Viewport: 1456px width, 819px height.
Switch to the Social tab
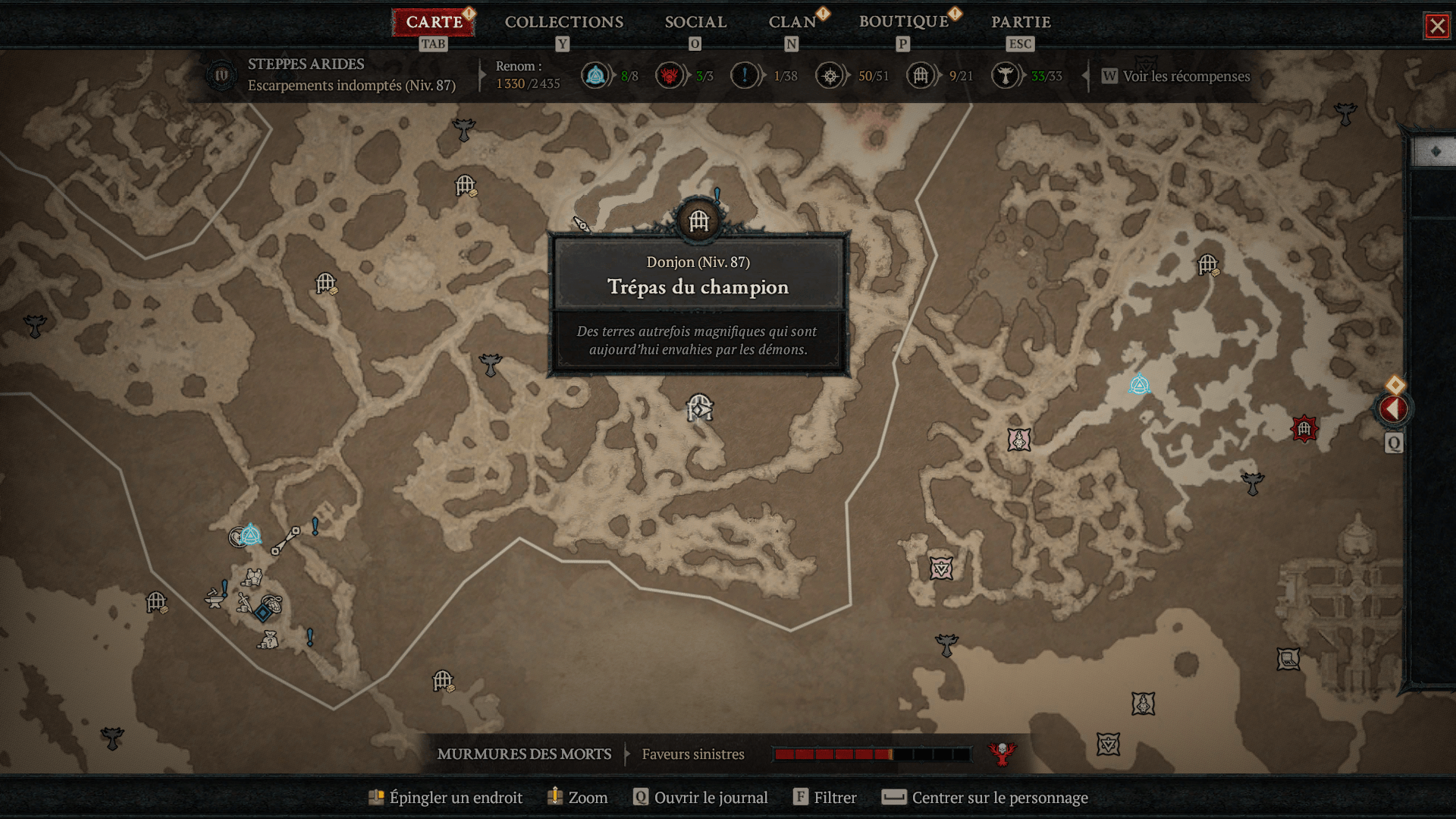(x=695, y=22)
